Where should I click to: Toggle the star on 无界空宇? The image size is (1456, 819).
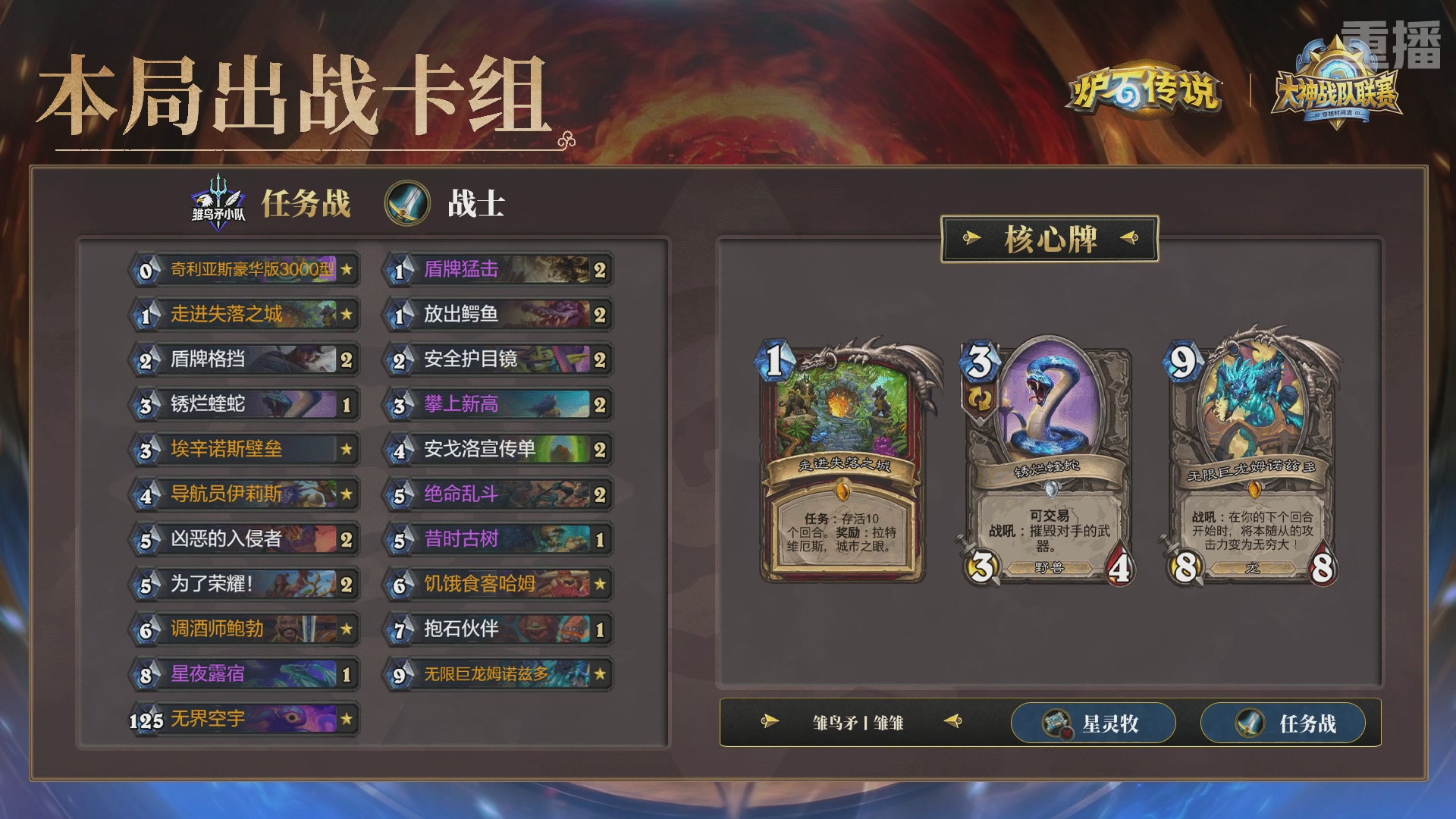346,717
